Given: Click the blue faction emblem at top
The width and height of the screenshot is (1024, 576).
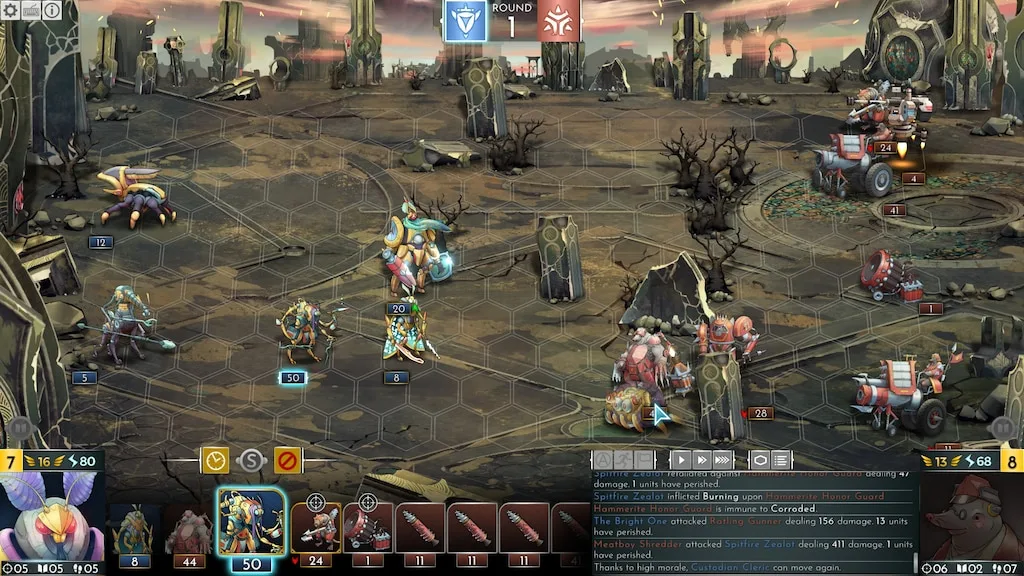Looking at the screenshot, I should (465, 21).
